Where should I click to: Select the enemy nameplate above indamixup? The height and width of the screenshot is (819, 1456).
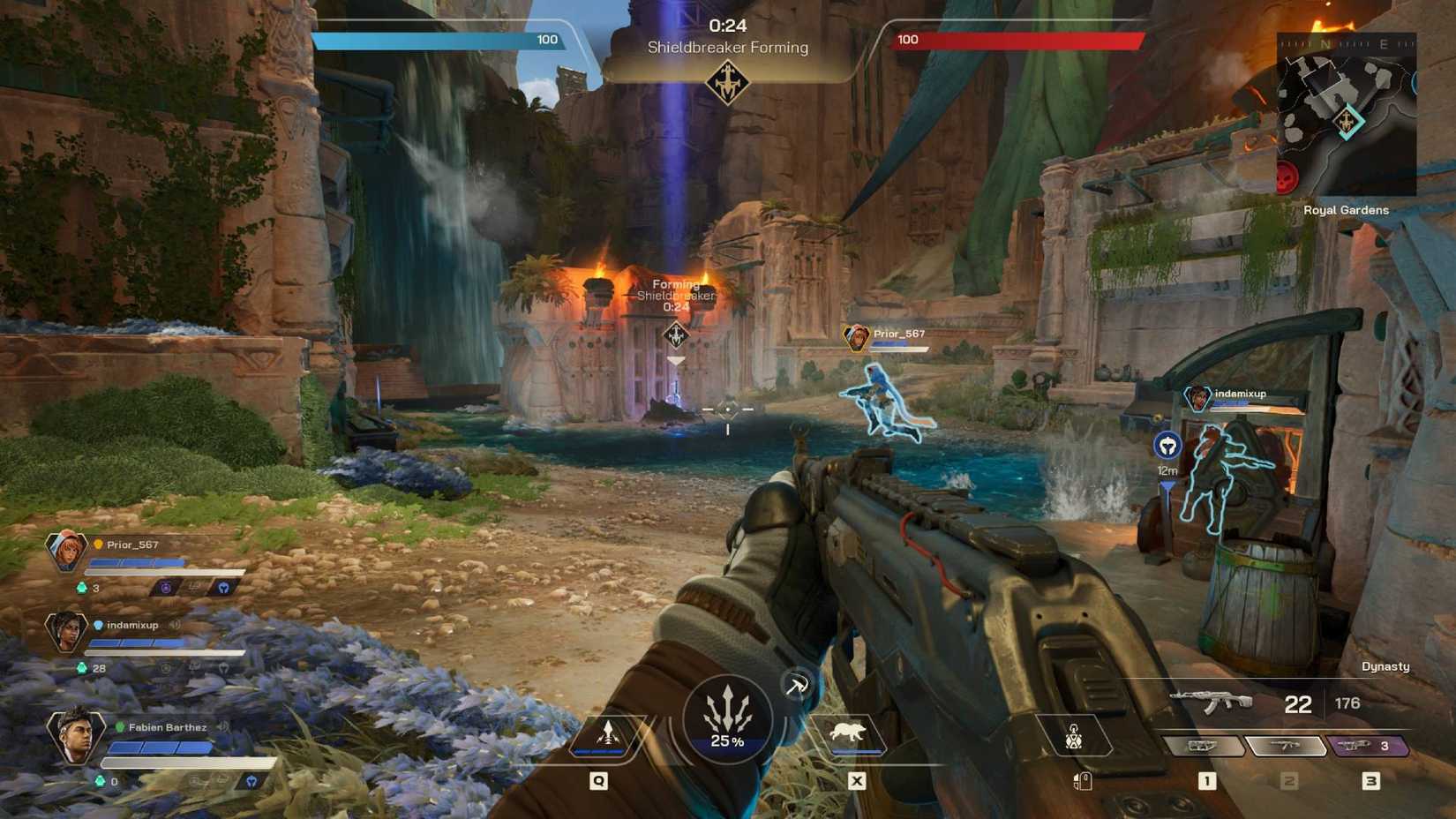point(1238,394)
